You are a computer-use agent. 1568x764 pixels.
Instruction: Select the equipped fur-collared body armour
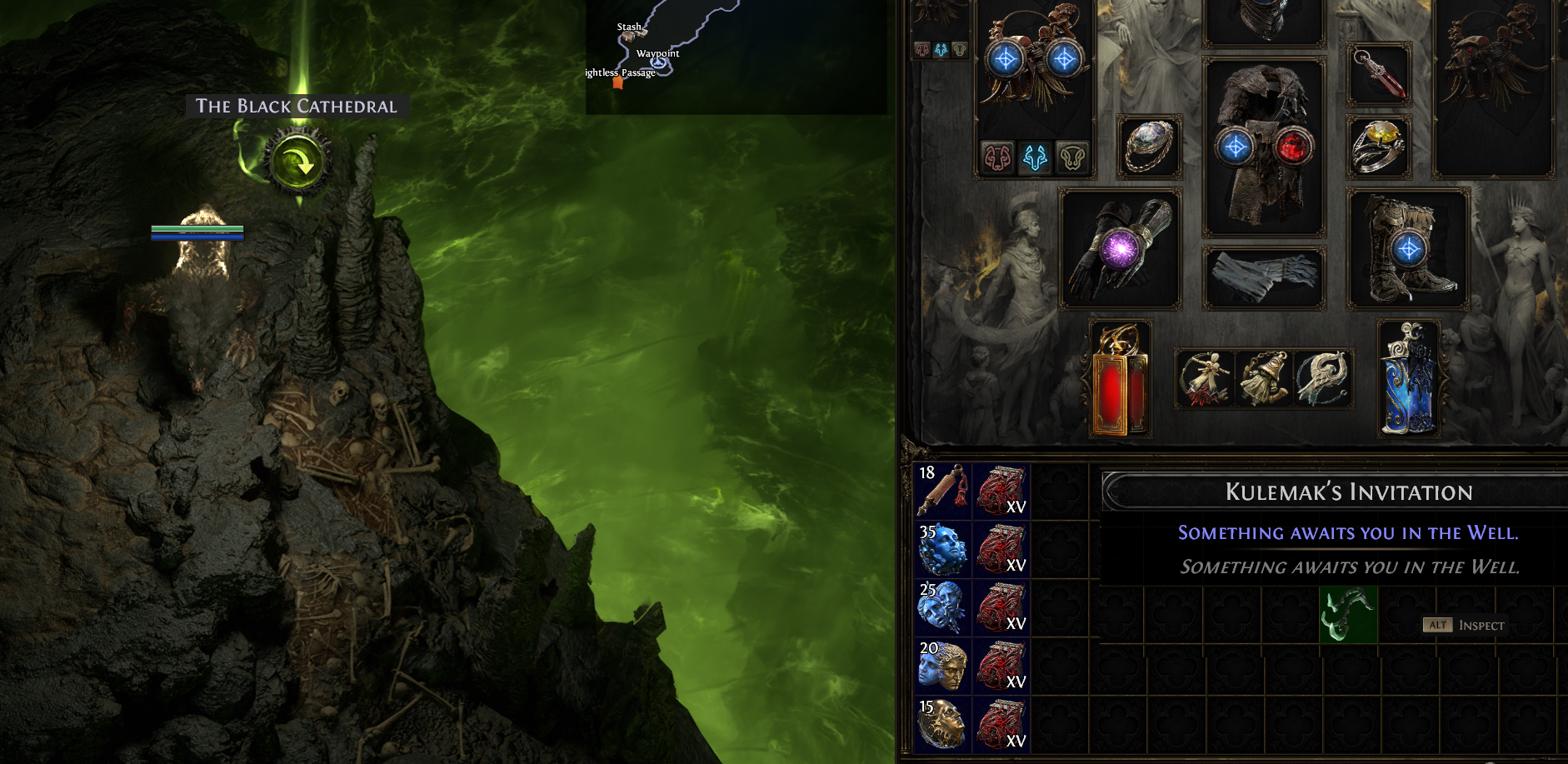coord(1264,146)
